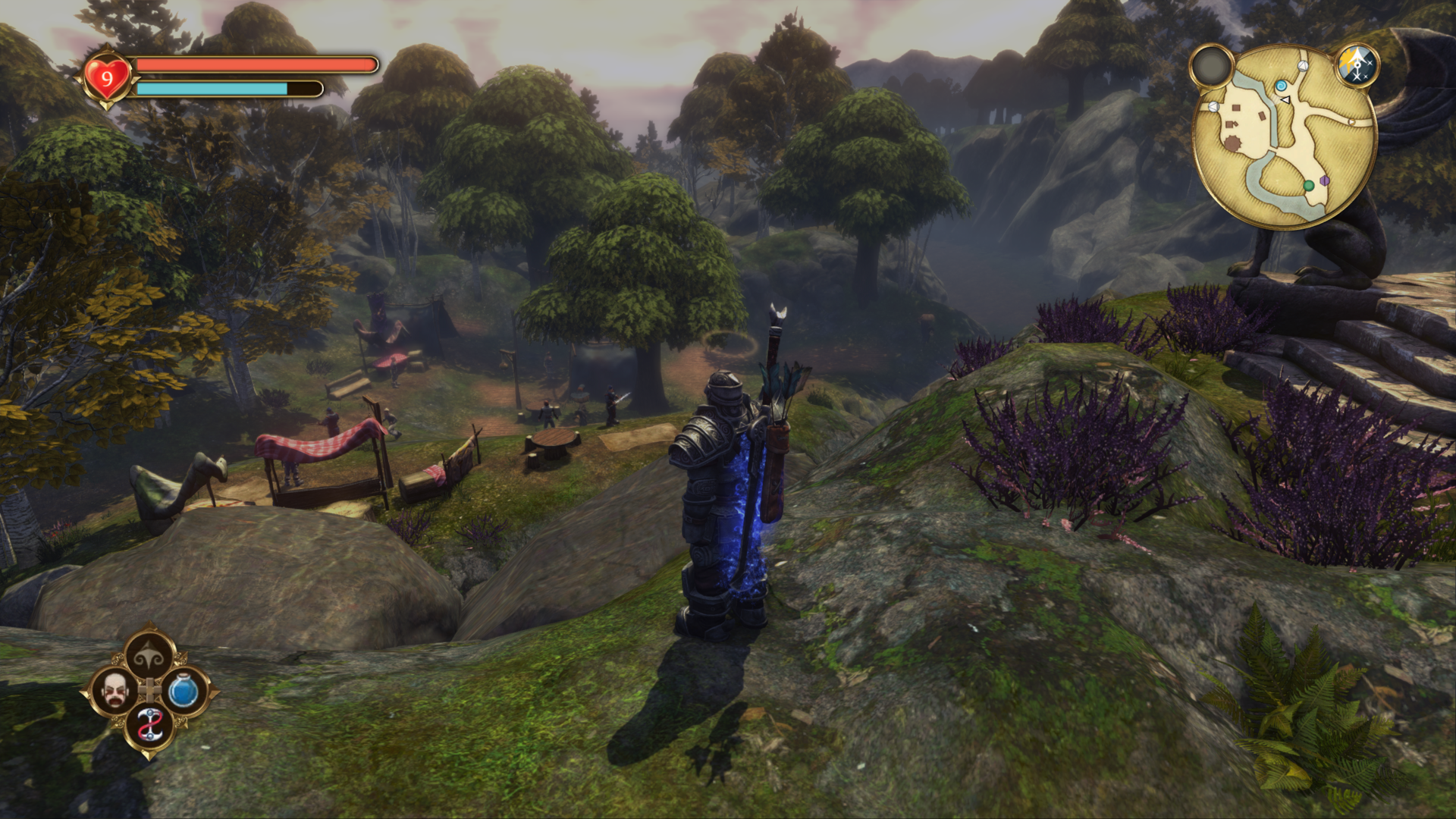Click the blue swirl marker on minimap
This screenshot has width=1456, height=819.
(1281, 86)
